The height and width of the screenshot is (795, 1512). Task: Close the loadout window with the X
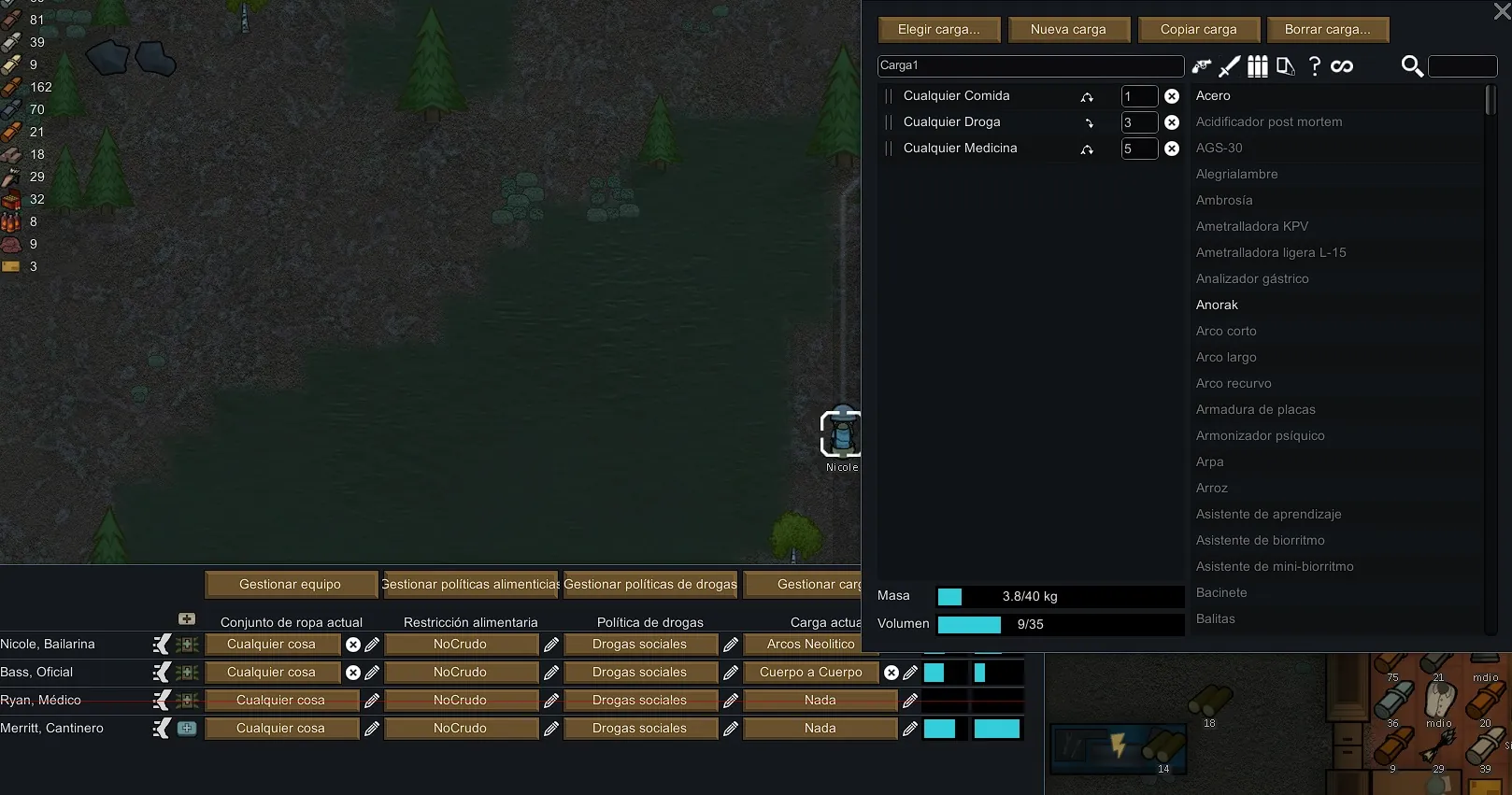coord(1502,12)
